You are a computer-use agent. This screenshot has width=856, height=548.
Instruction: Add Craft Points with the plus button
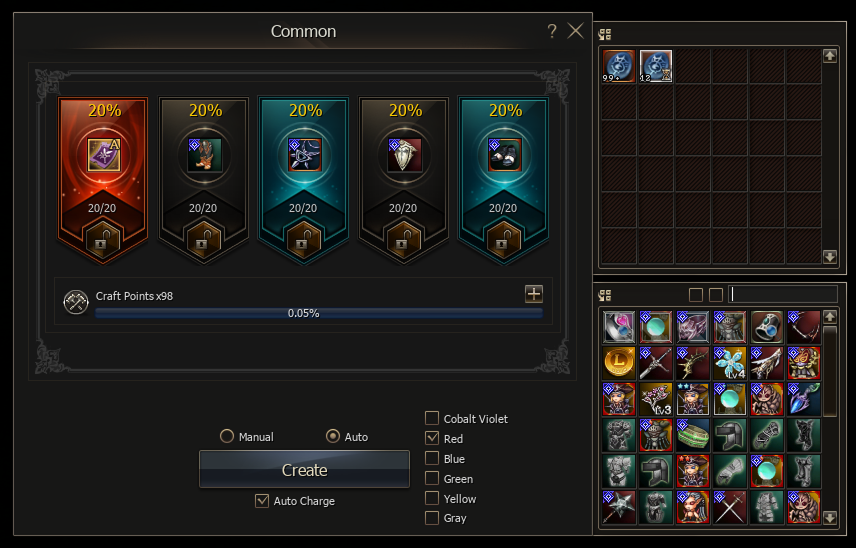click(534, 294)
